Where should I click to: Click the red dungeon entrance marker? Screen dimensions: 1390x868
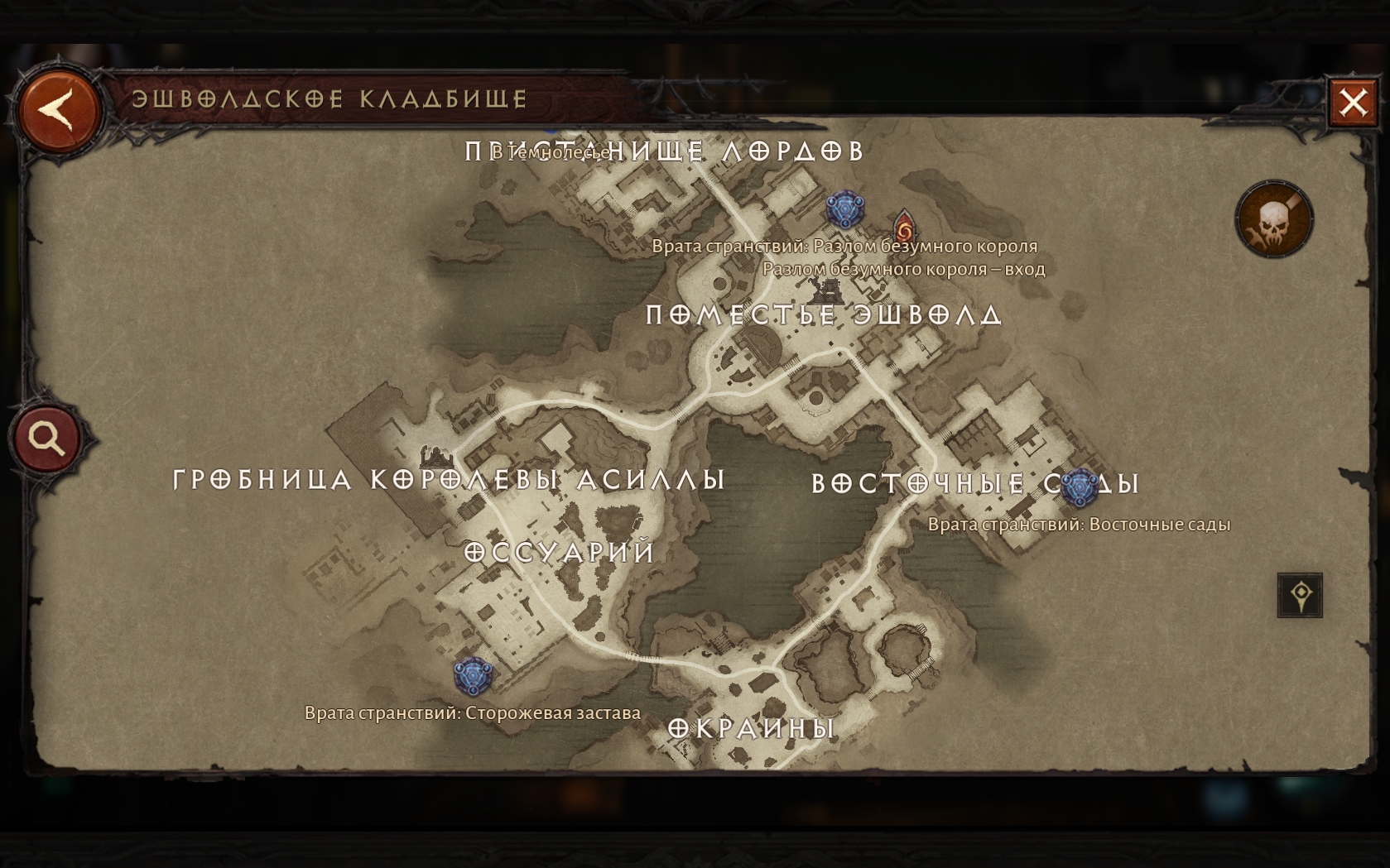[x=904, y=226]
